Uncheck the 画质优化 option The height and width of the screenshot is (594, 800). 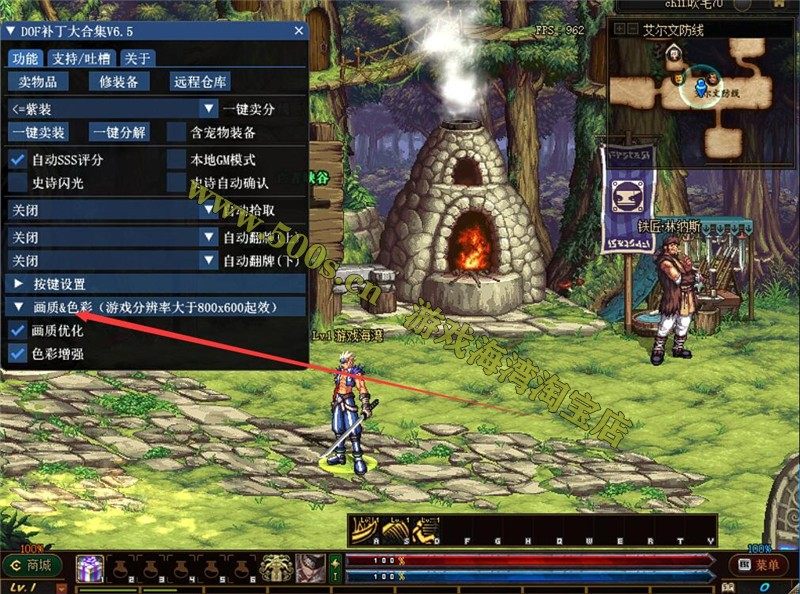pyautogui.click(x=17, y=330)
